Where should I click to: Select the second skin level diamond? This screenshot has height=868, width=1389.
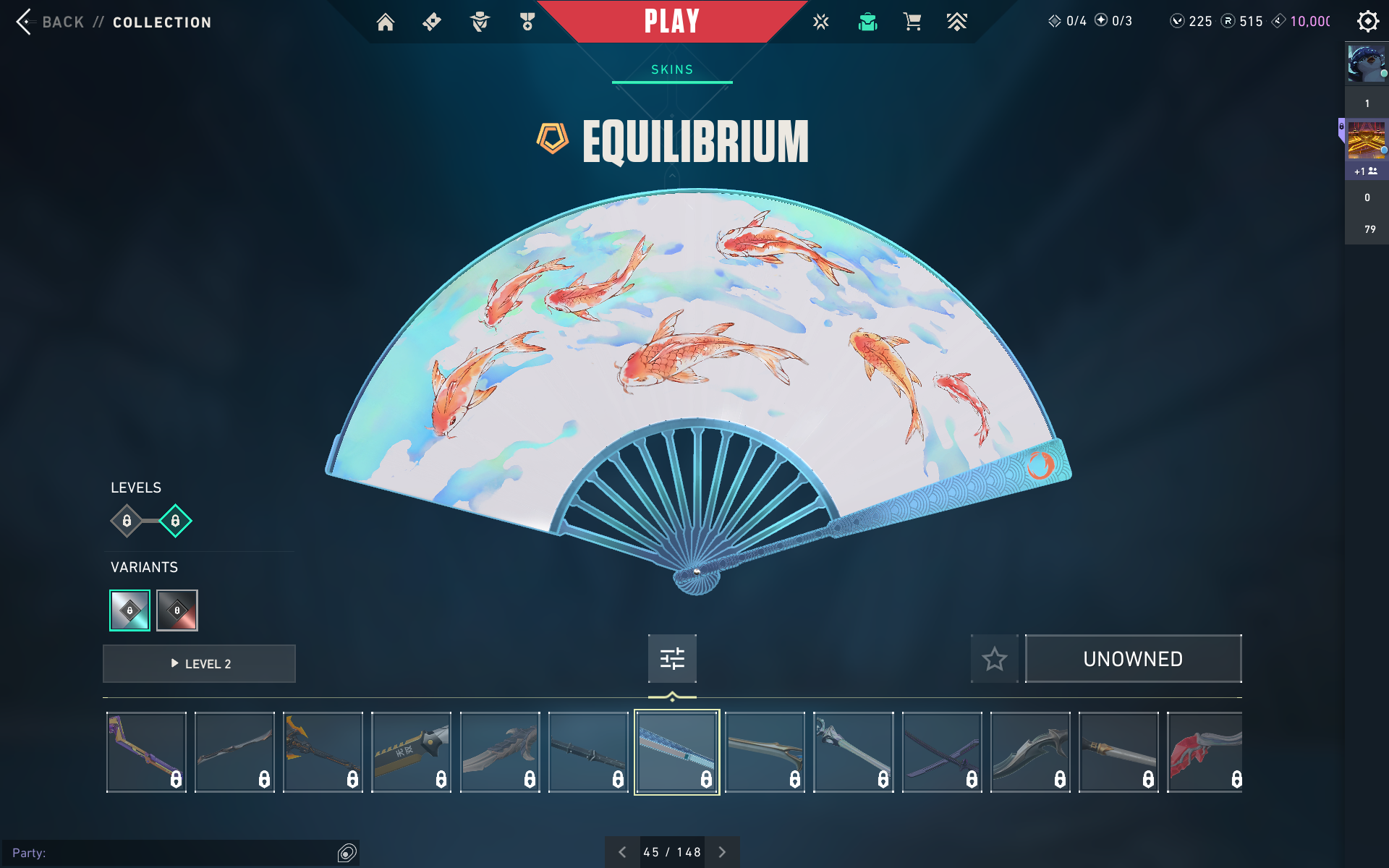pyautogui.click(x=175, y=521)
